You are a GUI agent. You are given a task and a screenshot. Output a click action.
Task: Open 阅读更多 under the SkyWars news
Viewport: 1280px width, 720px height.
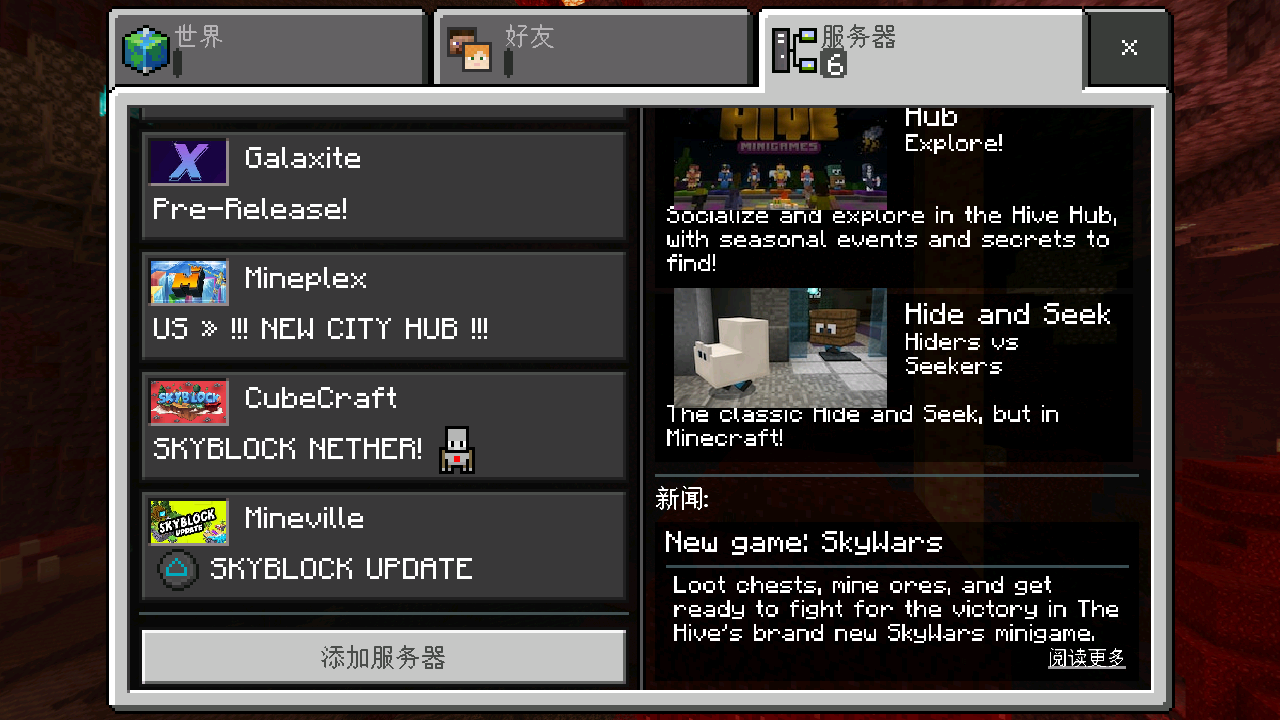[x=1086, y=659]
